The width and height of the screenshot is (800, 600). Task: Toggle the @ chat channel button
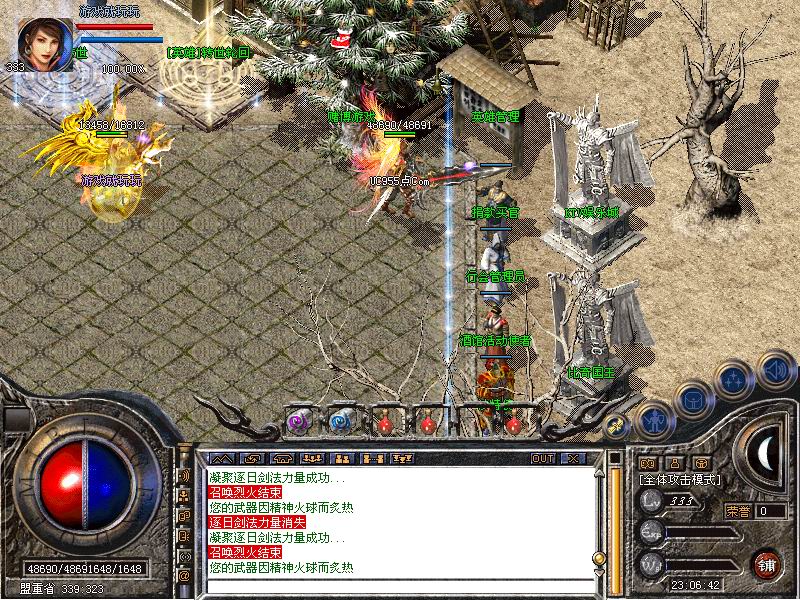184,576
